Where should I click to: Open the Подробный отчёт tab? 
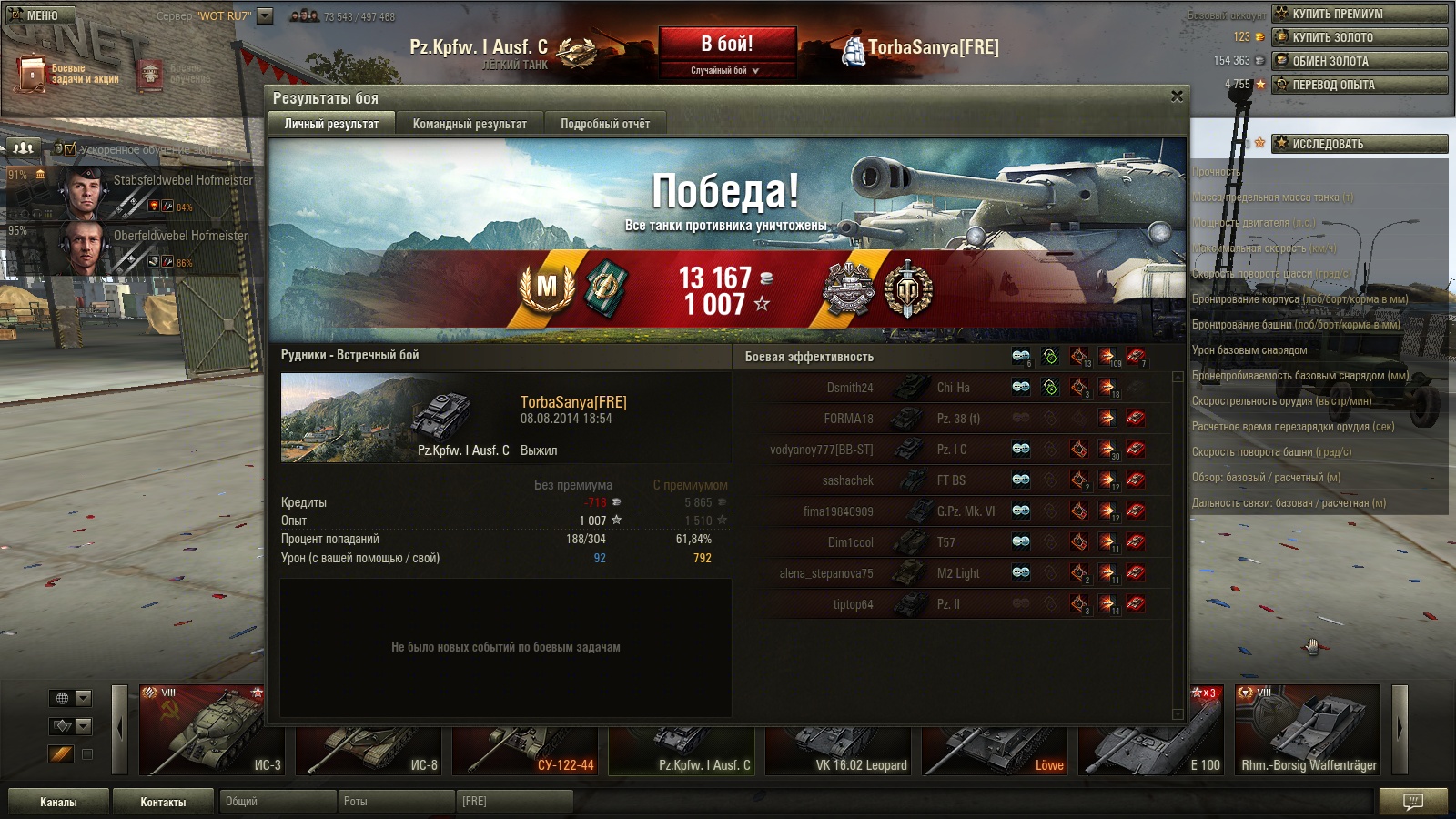click(605, 124)
